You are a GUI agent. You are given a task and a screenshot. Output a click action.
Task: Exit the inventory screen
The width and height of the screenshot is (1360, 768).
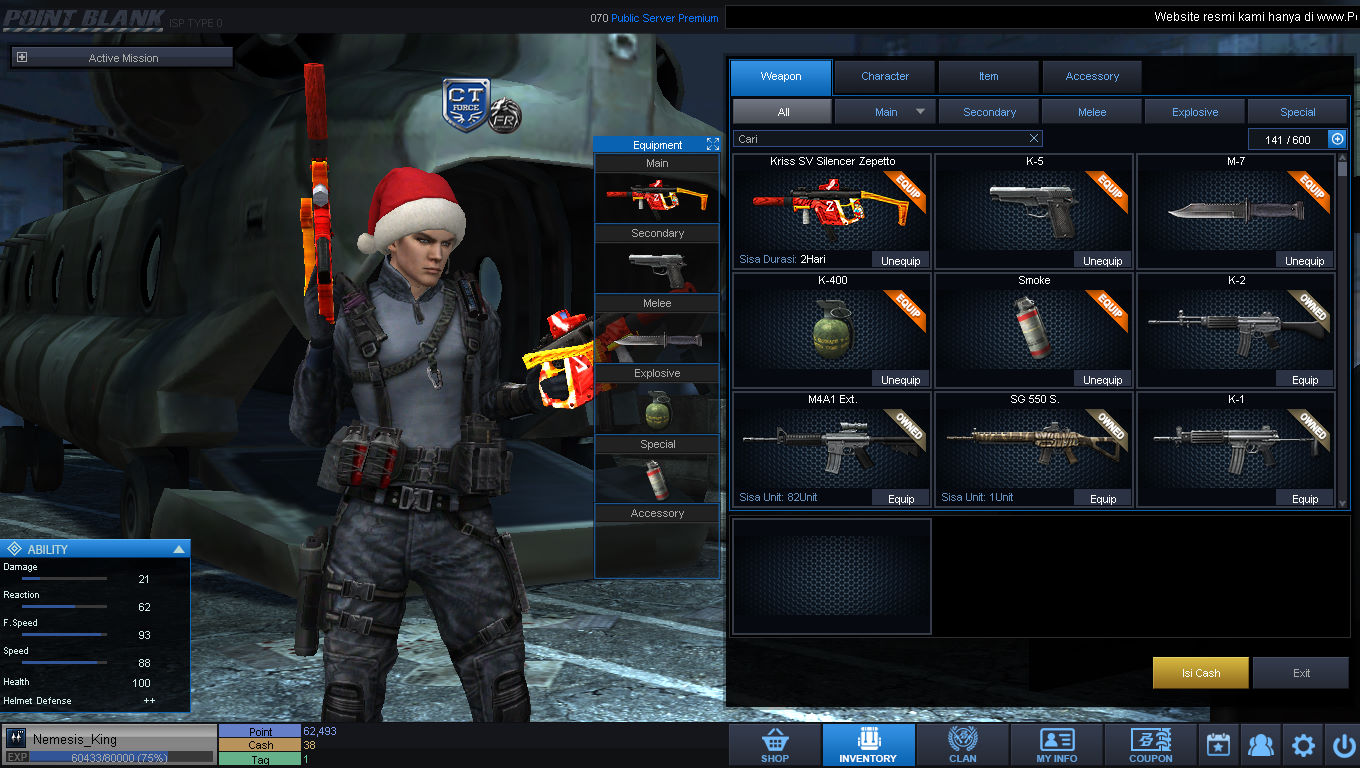1300,673
